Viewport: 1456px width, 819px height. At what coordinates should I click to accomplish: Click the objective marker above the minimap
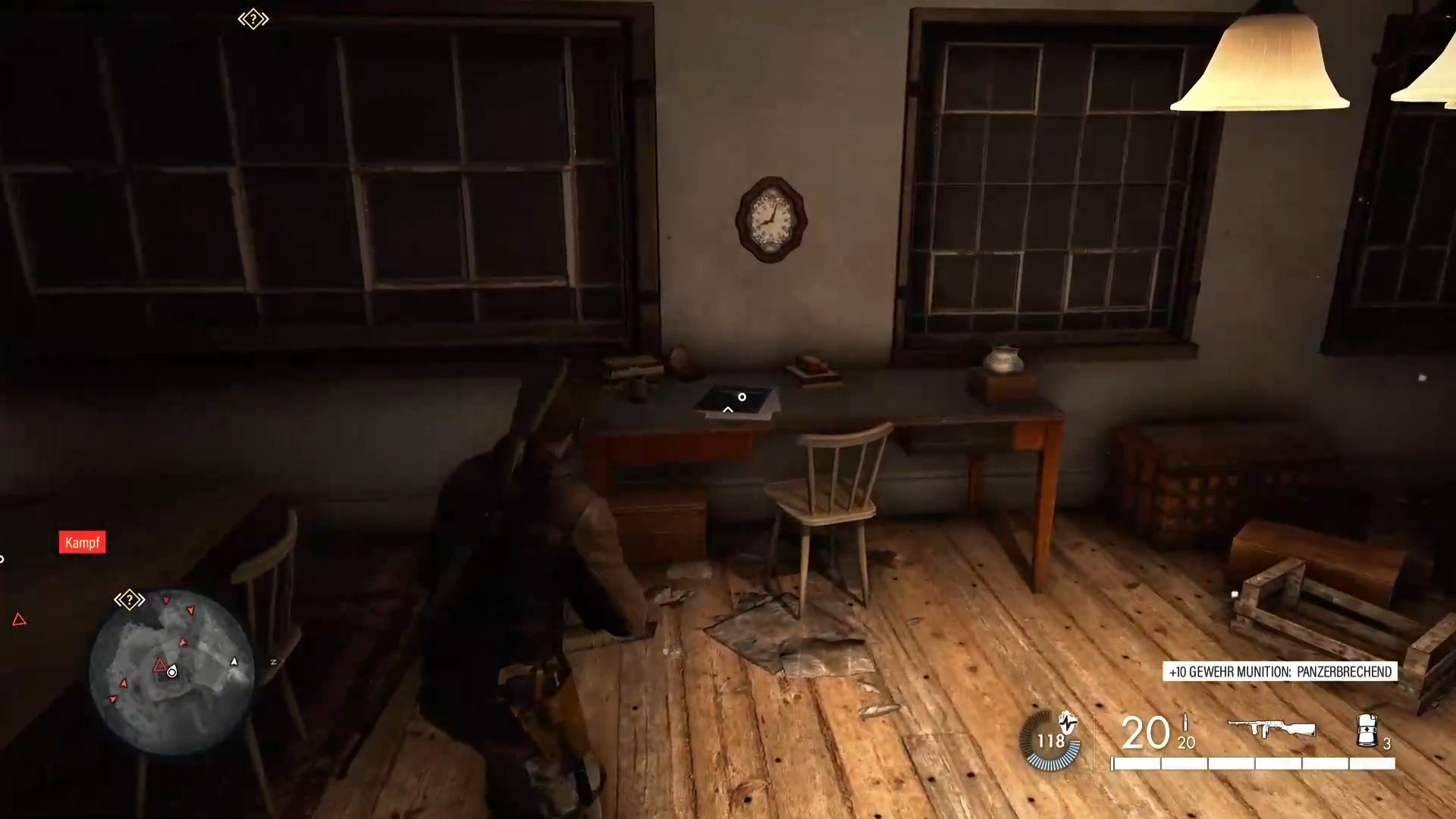tap(130, 600)
